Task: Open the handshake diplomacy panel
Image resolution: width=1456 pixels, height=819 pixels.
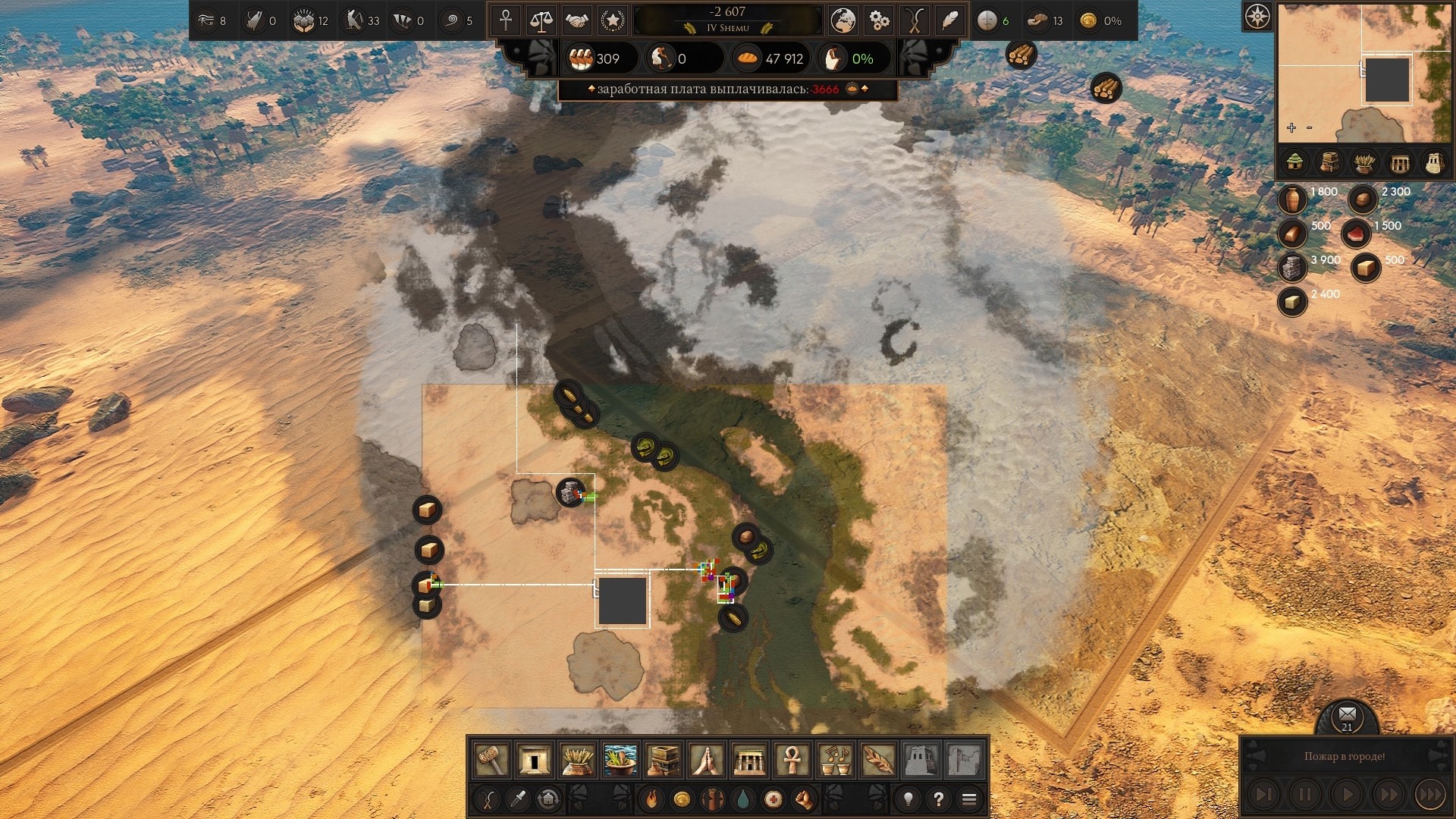Action: (577, 20)
